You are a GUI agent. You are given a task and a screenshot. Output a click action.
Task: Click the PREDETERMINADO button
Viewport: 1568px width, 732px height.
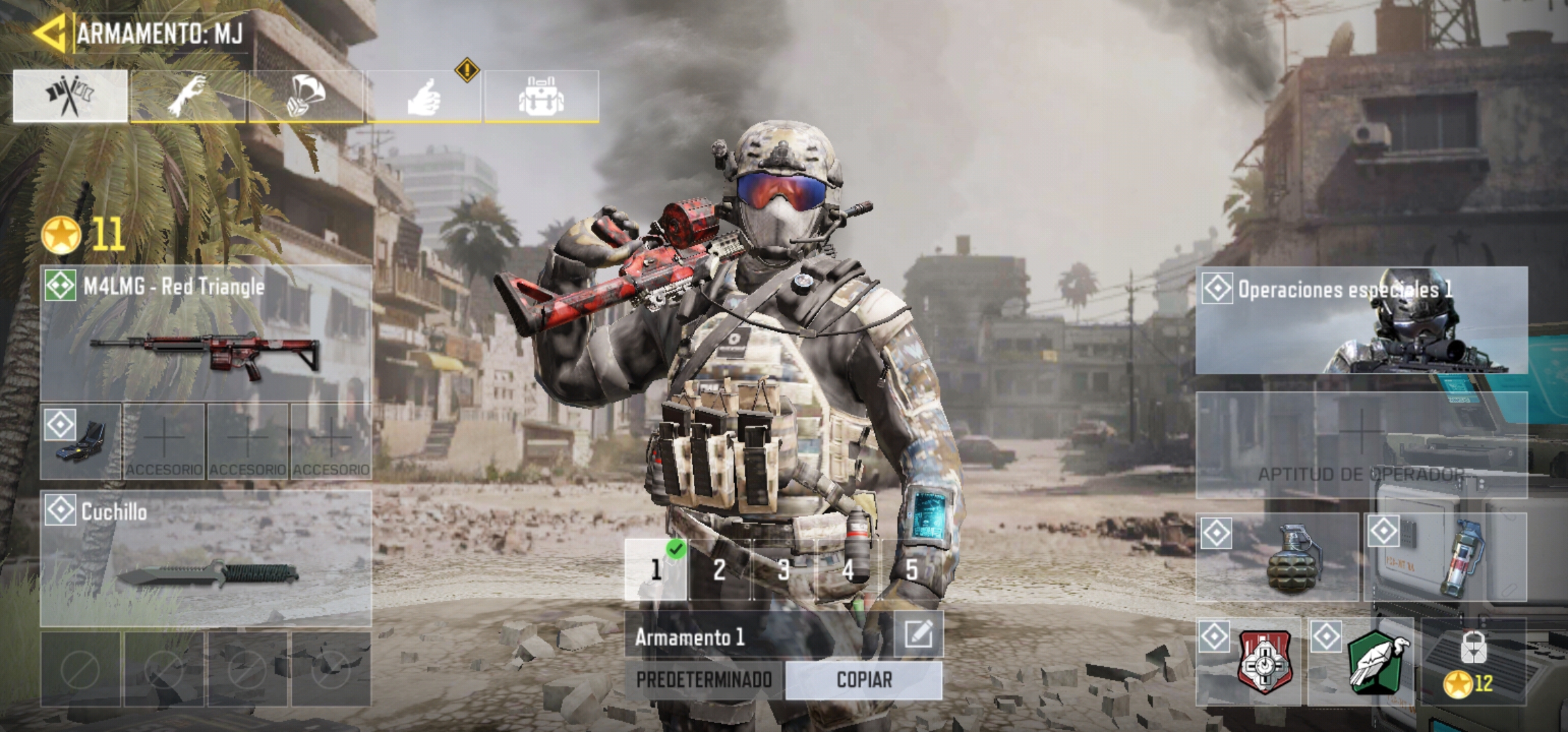point(704,680)
